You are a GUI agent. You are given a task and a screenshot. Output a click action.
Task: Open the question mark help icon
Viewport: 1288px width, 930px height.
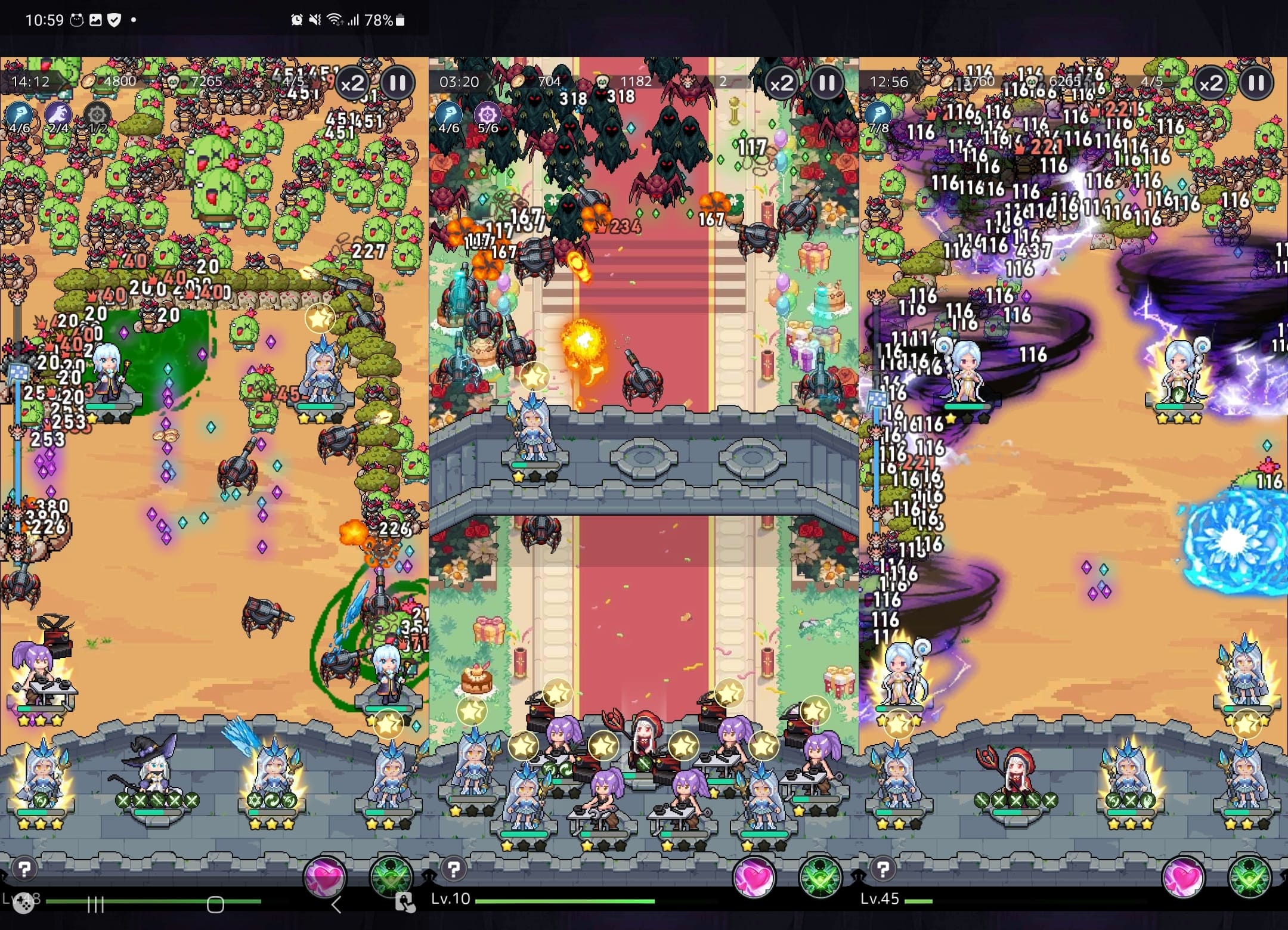pyautogui.click(x=24, y=868)
